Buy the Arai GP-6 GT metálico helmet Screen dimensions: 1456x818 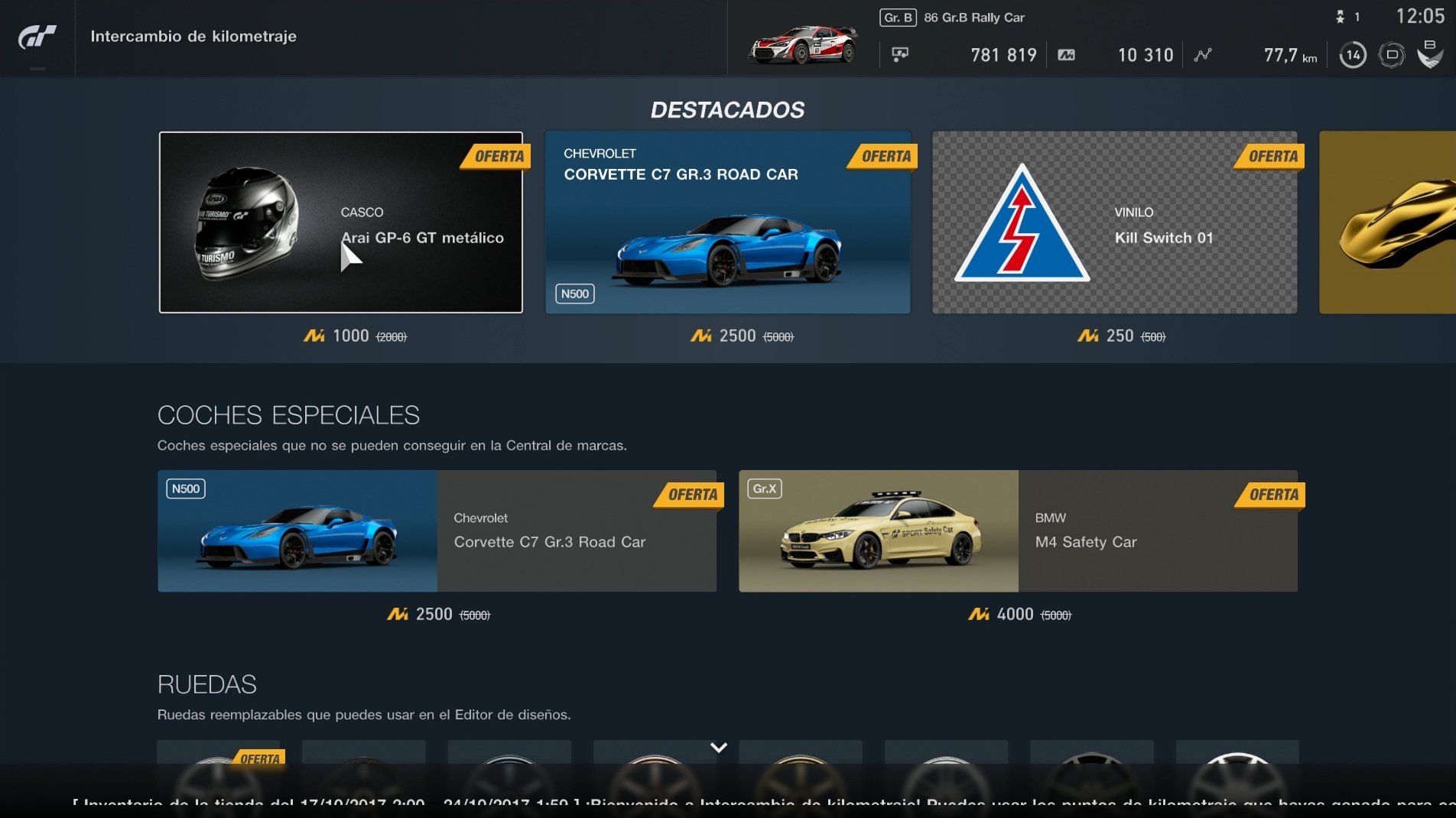pyautogui.click(x=340, y=223)
